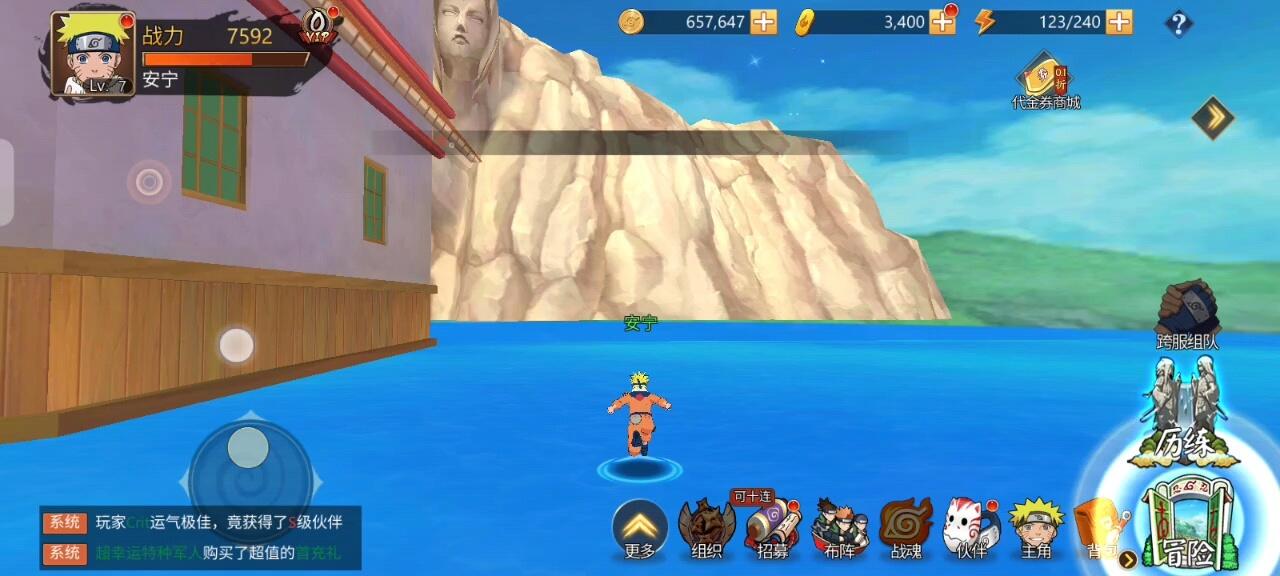The width and height of the screenshot is (1280, 576).
Task: Open the 伙伴 partners menu
Action: coord(971,528)
